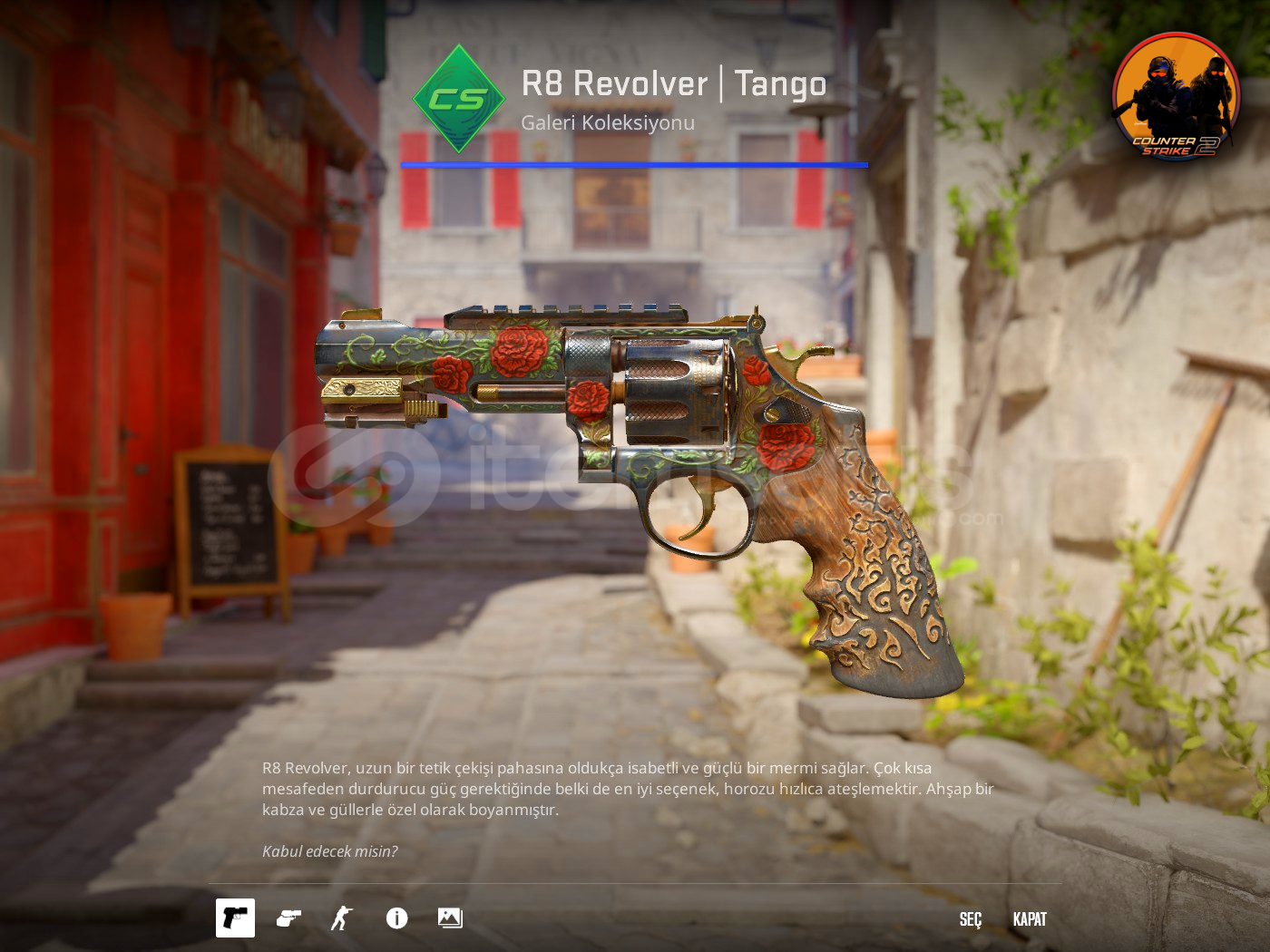Show the character running preview icon
The height and width of the screenshot is (952, 1270).
click(341, 918)
